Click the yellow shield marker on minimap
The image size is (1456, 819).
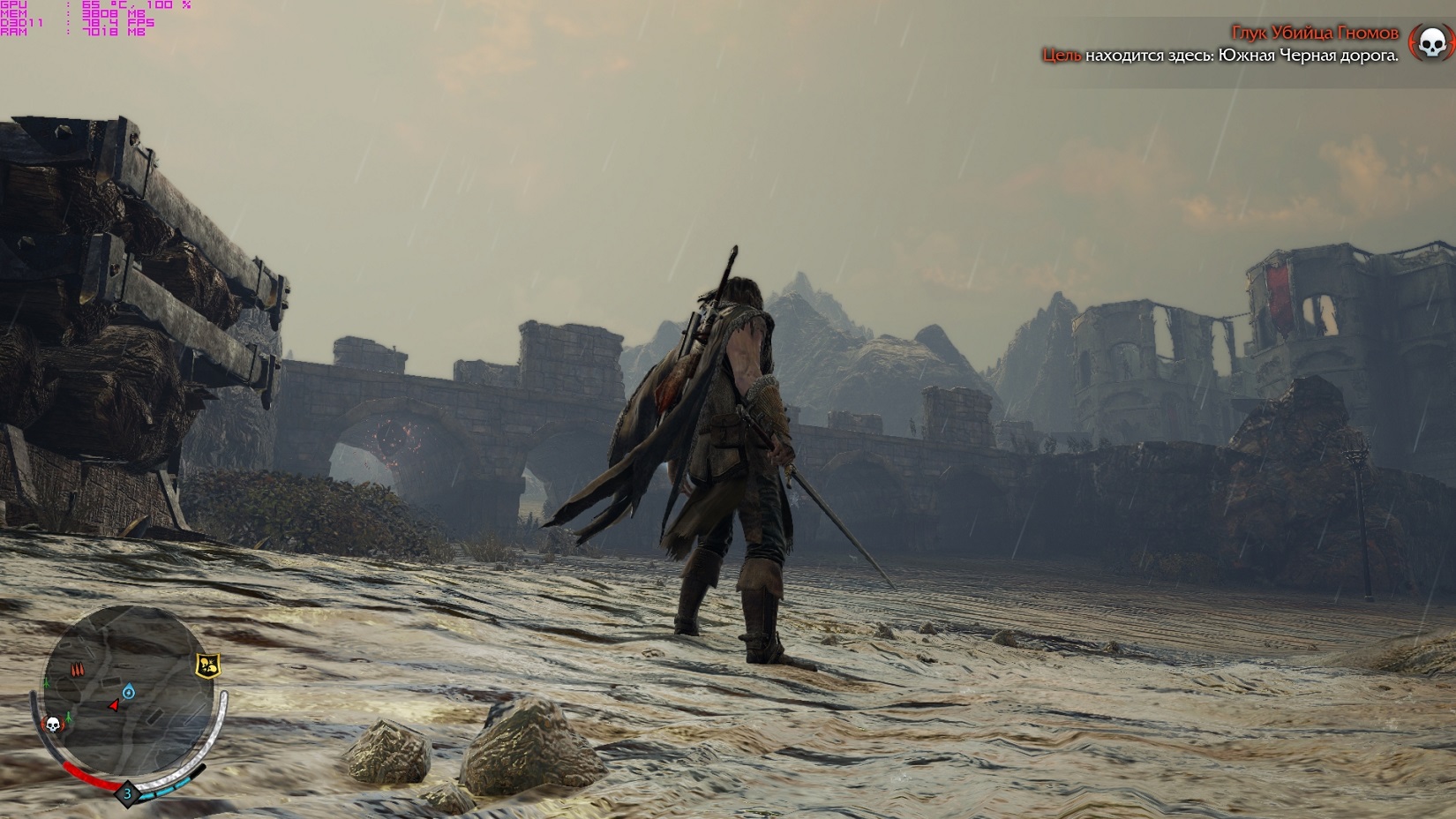coord(208,667)
